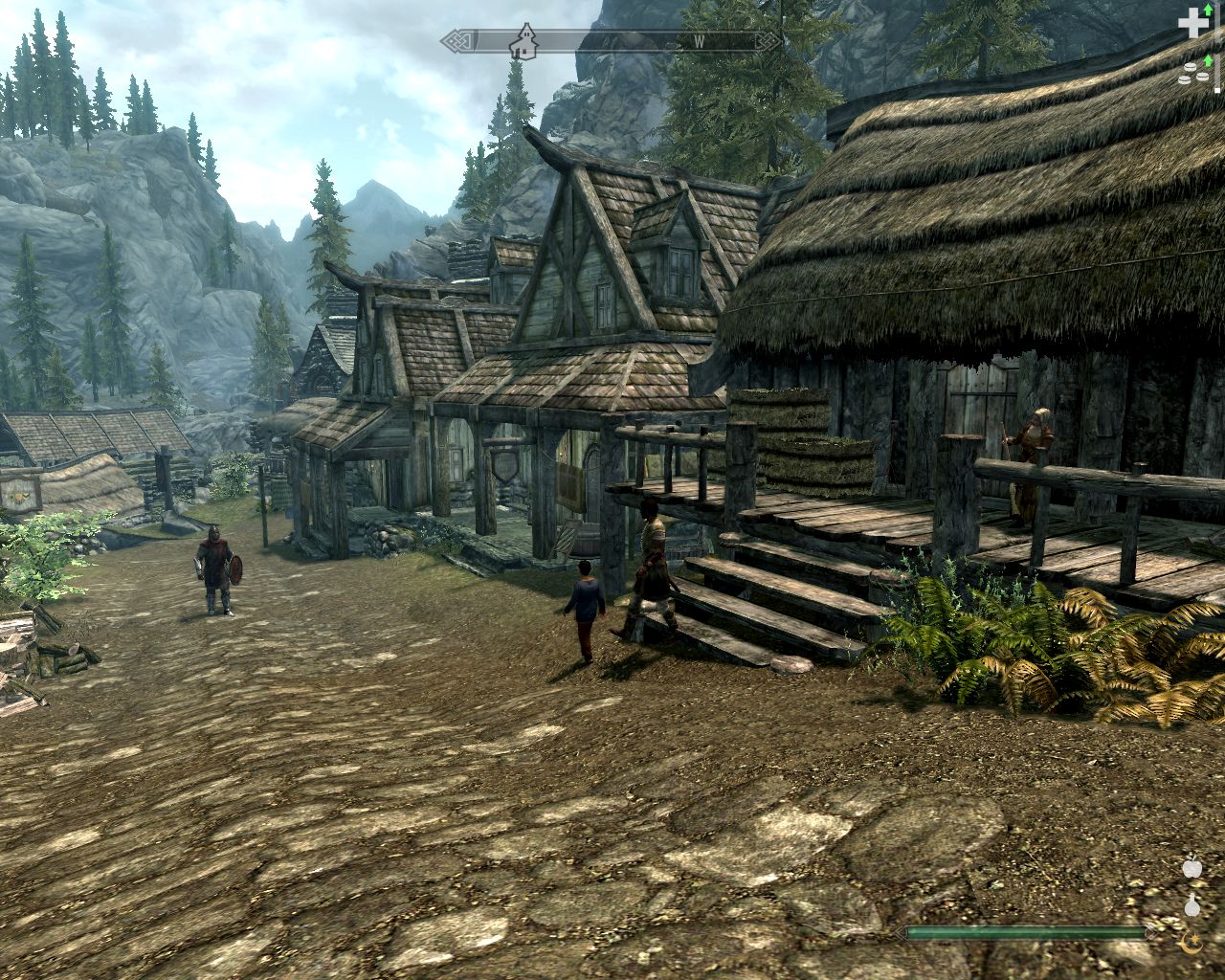Click the West marker on the compass
This screenshot has height=980, width=1225.
700,41
